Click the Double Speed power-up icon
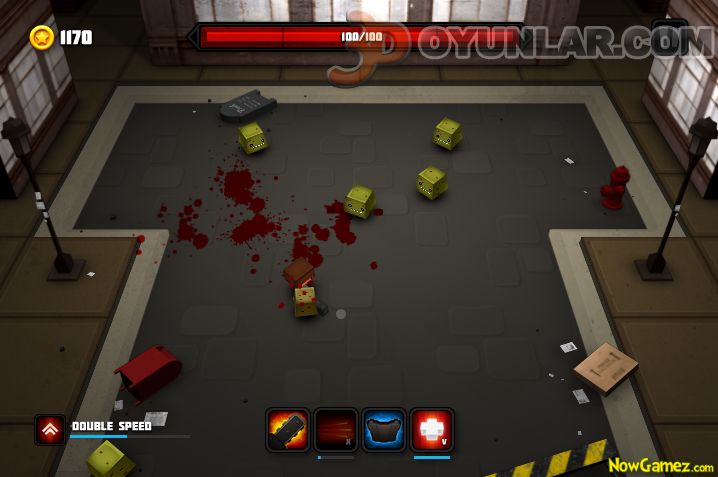 (50, 429)
